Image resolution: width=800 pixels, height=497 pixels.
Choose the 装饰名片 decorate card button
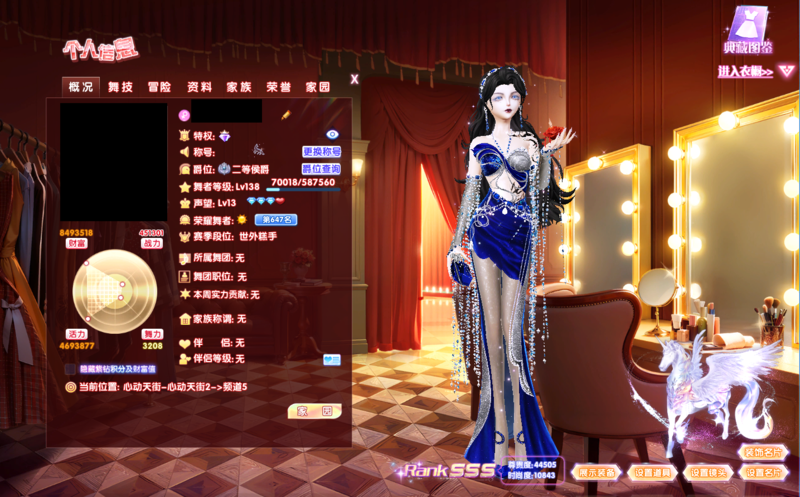click(765, 452)
